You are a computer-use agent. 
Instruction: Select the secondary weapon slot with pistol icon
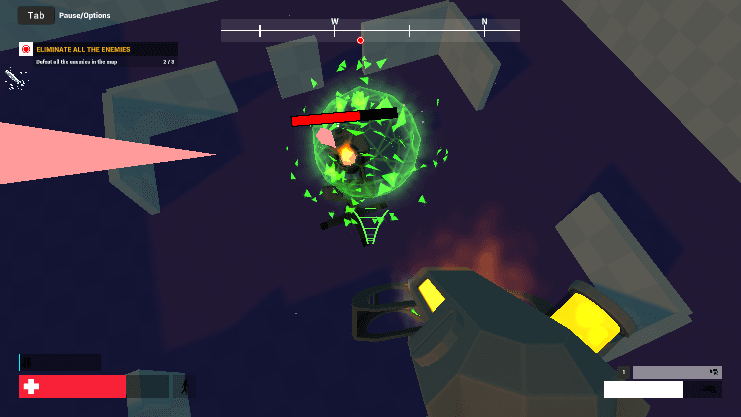pos(676,372)
